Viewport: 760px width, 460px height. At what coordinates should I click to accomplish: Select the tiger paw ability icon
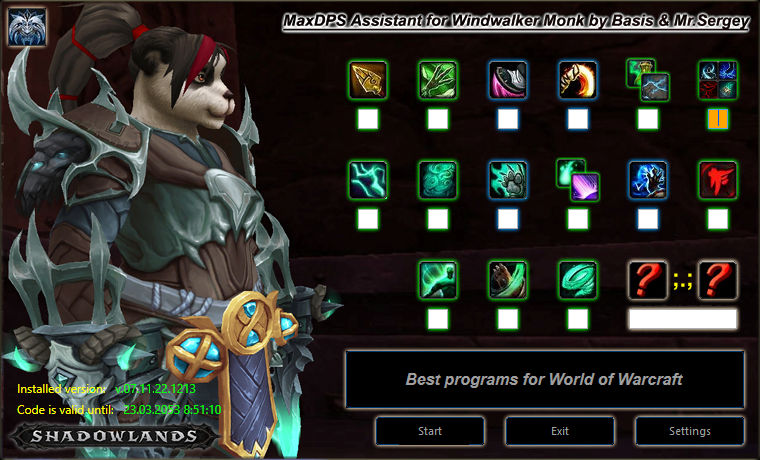click(x=508, y=179)
